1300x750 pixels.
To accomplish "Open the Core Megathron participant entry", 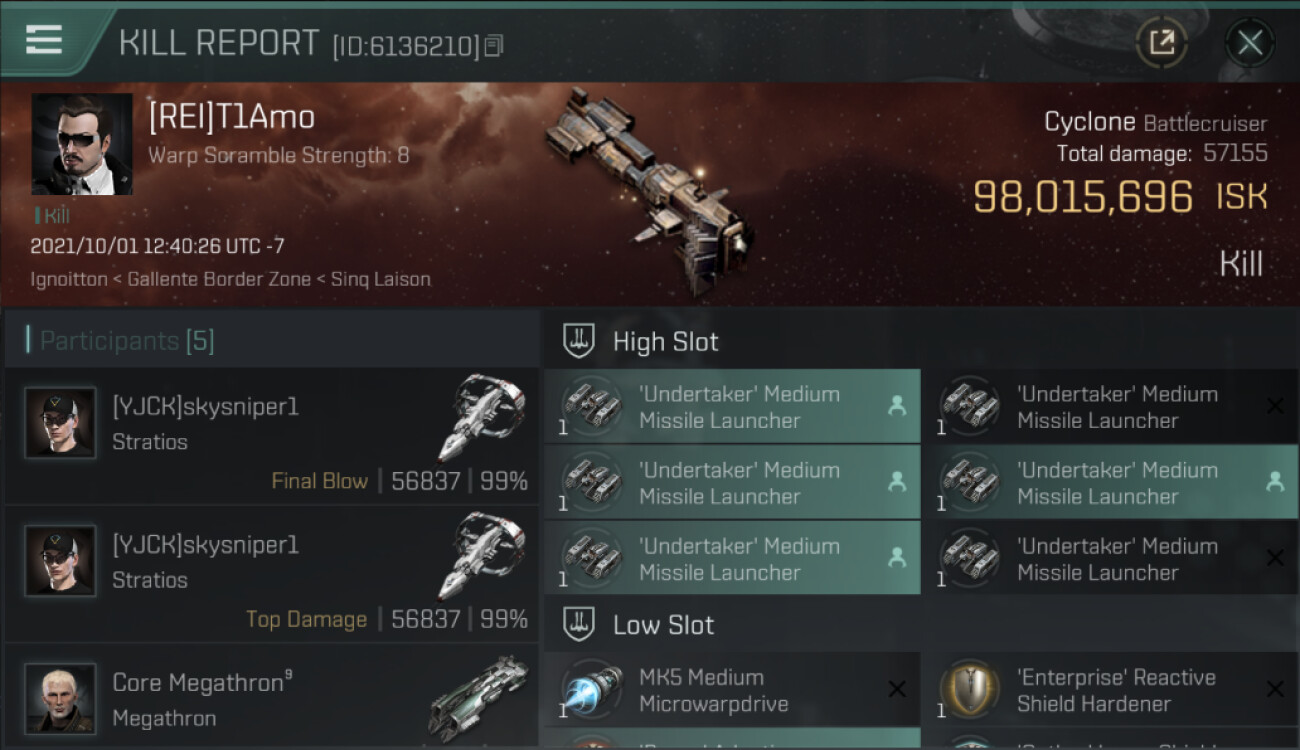I will 272,698.
